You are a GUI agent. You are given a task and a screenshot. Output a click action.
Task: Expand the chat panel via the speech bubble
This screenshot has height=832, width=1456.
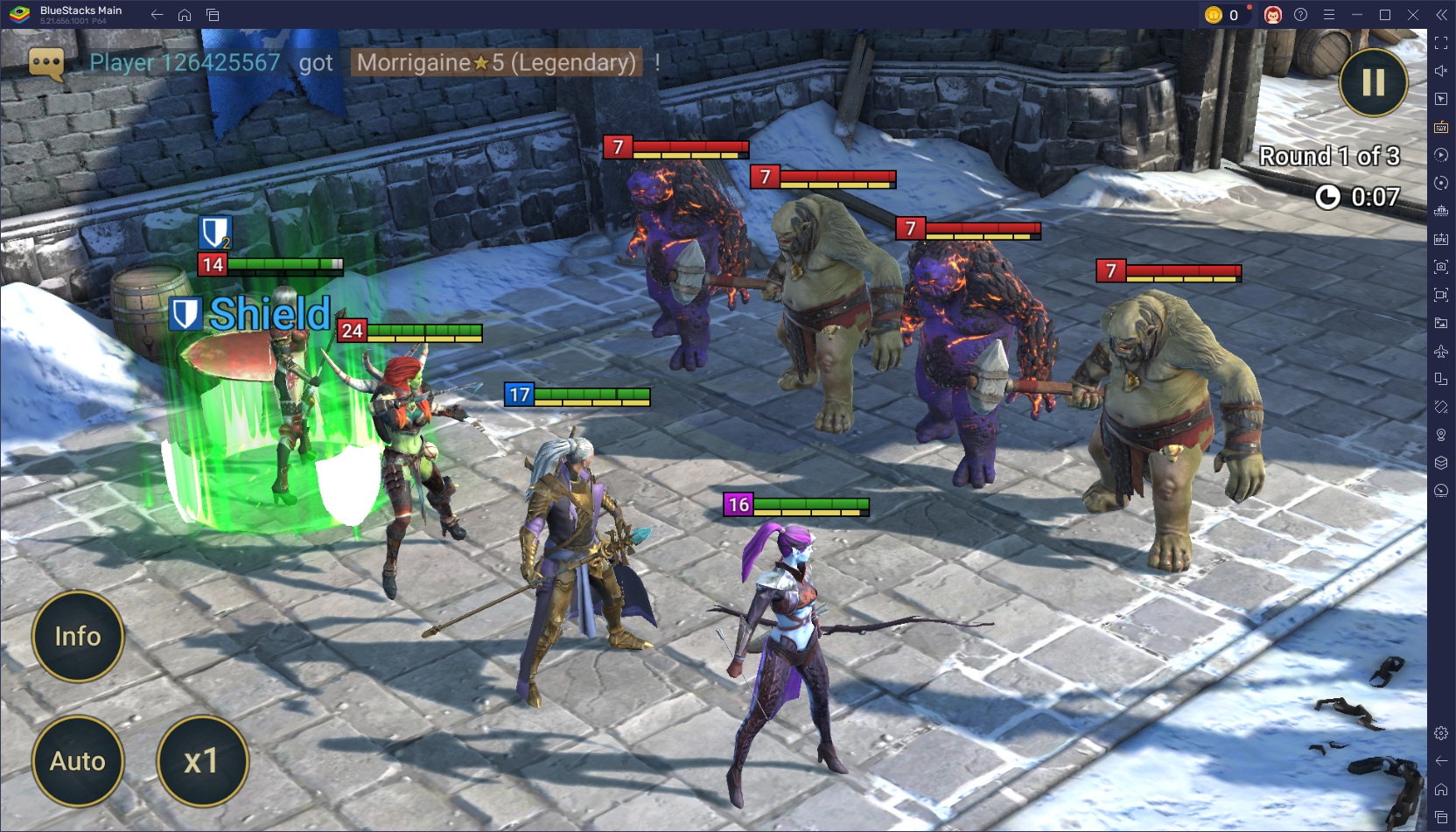(45, 63)
